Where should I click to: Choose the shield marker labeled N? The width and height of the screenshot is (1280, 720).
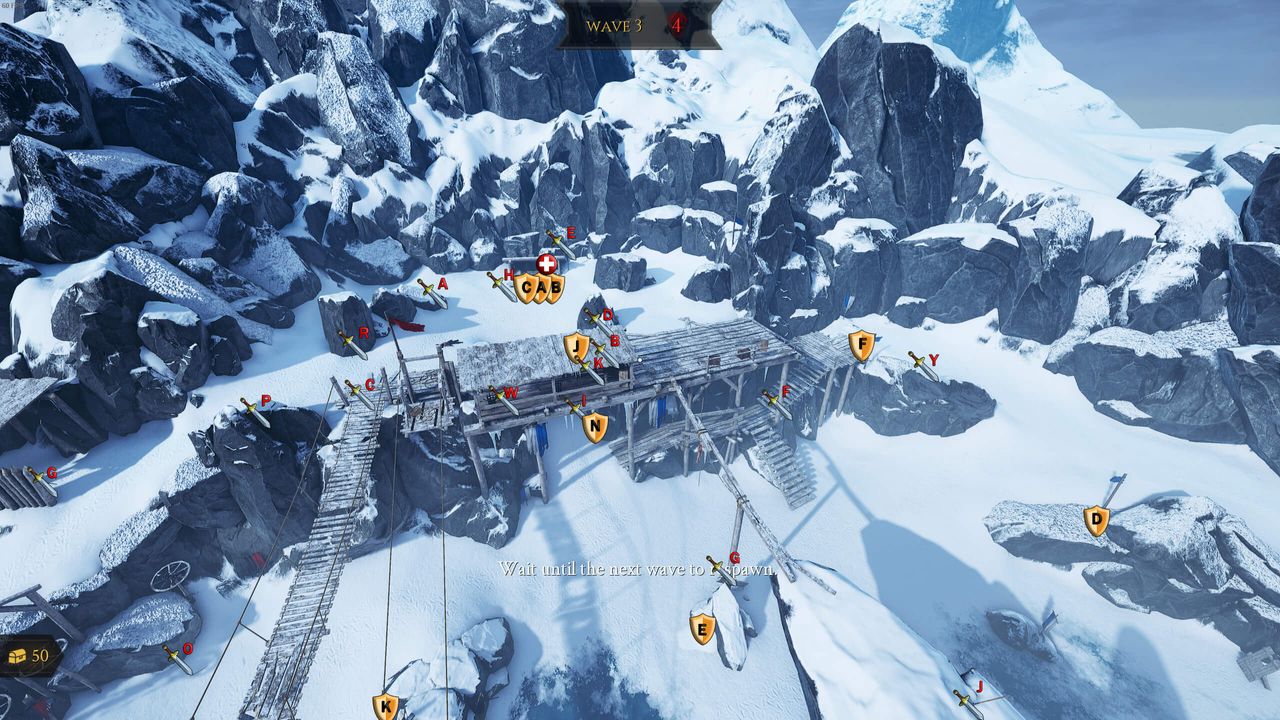595,427
